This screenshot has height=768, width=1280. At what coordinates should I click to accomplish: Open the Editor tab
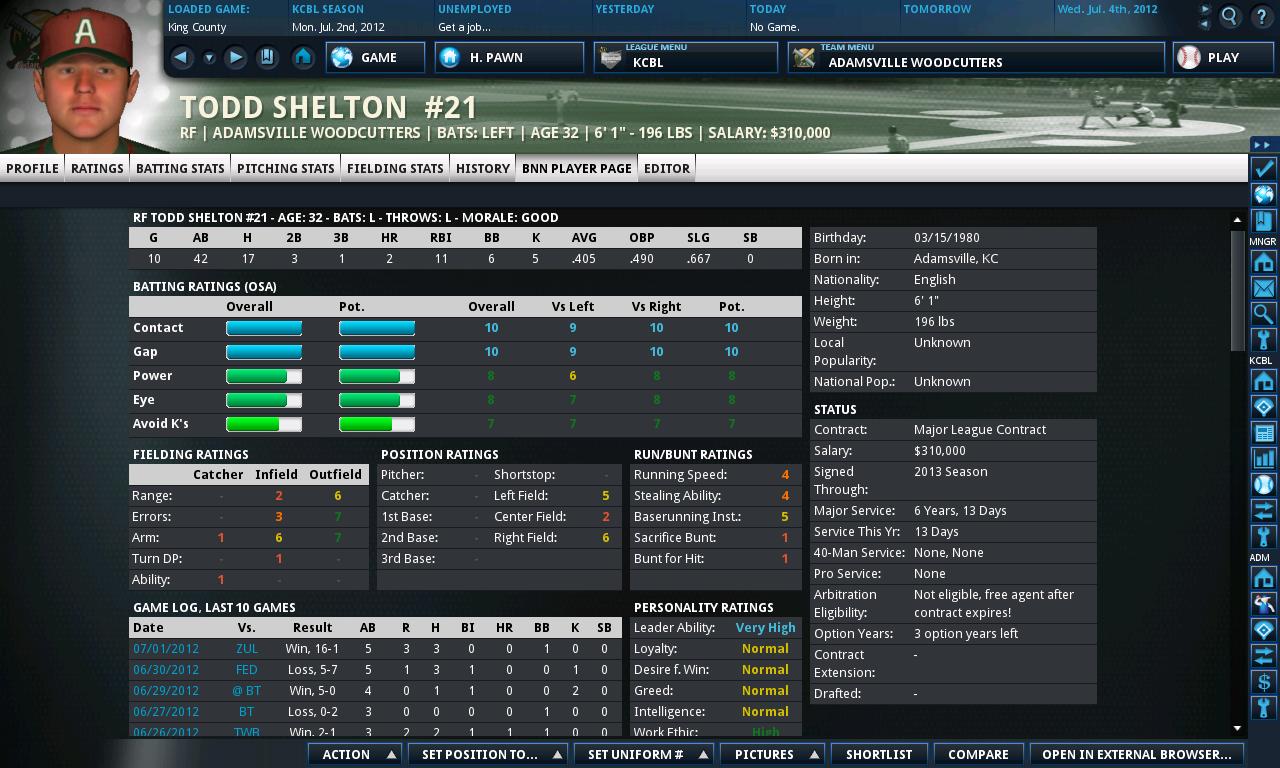[667, 168]
